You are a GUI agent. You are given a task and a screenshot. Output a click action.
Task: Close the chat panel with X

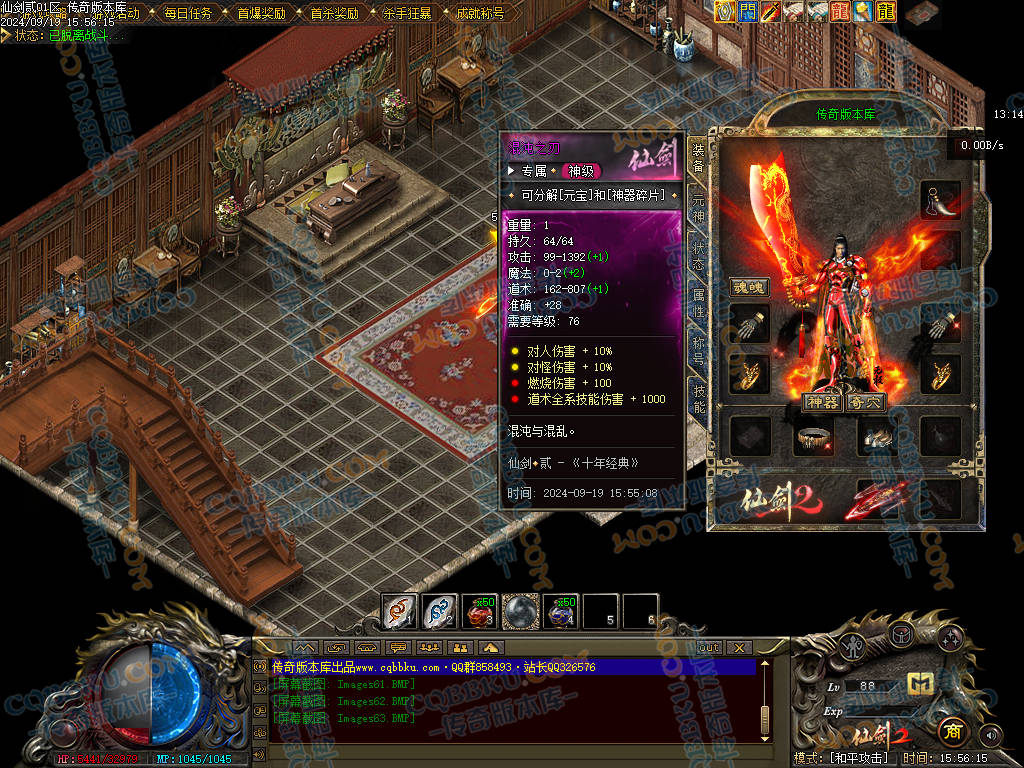(739, 647)
